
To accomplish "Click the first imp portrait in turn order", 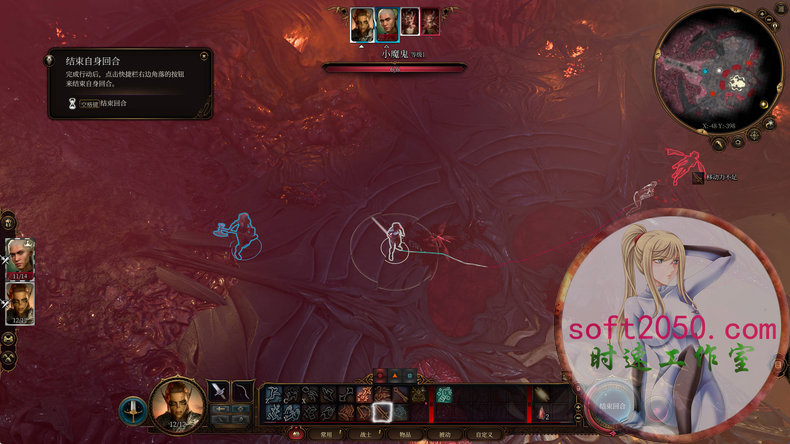I will (409, 22).
